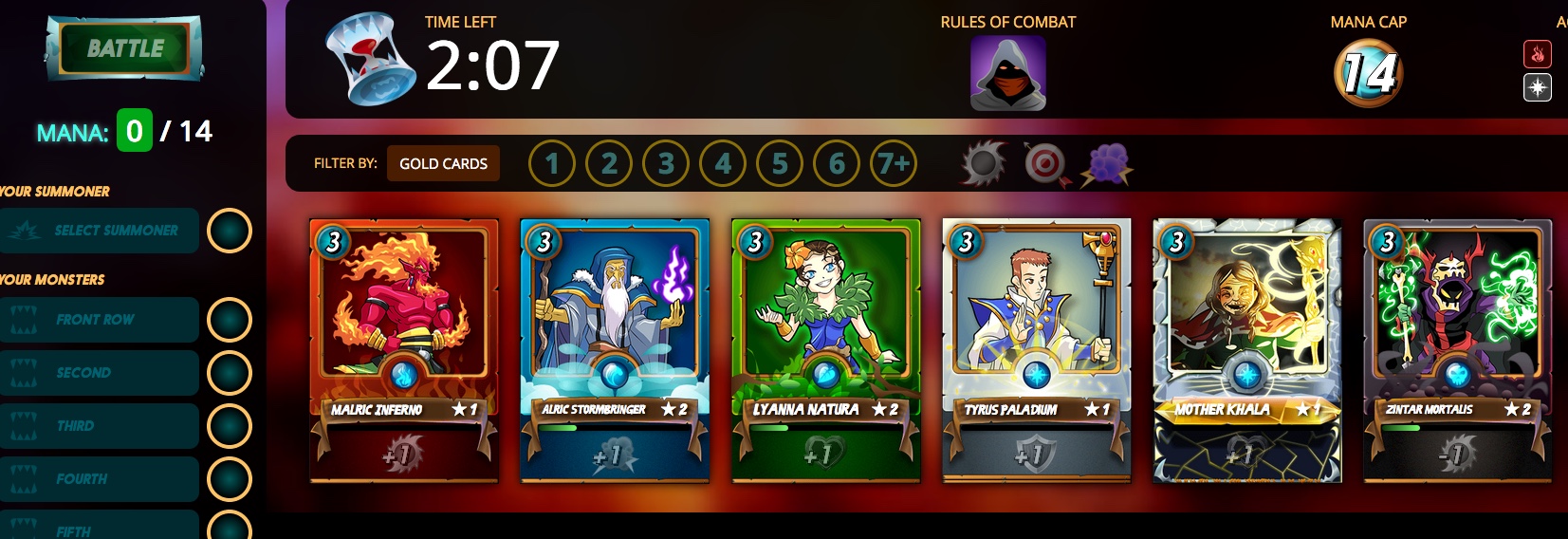Choose the Select Summoner slot

click(100, 231)
